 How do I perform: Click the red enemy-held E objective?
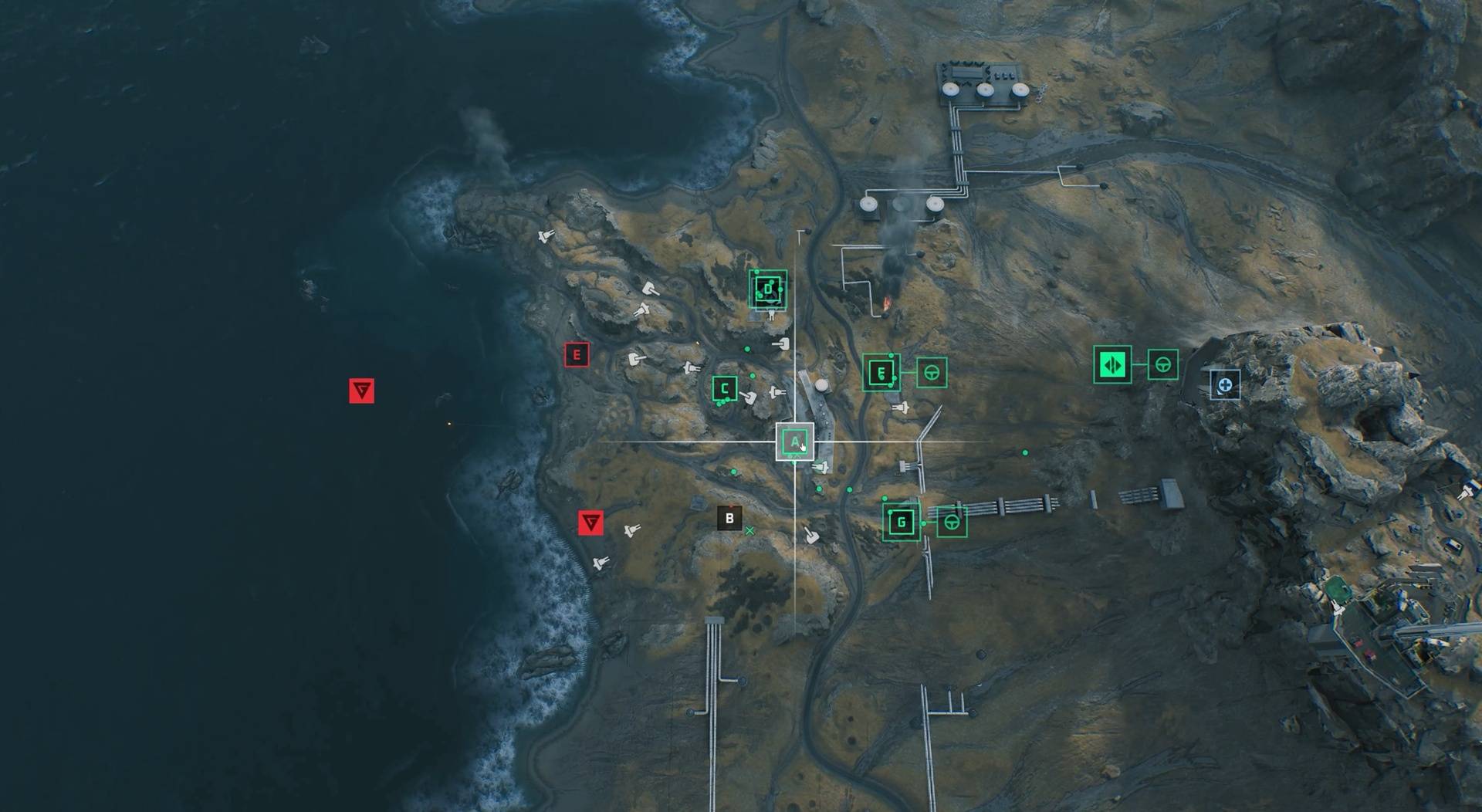(x=576, y=355)
